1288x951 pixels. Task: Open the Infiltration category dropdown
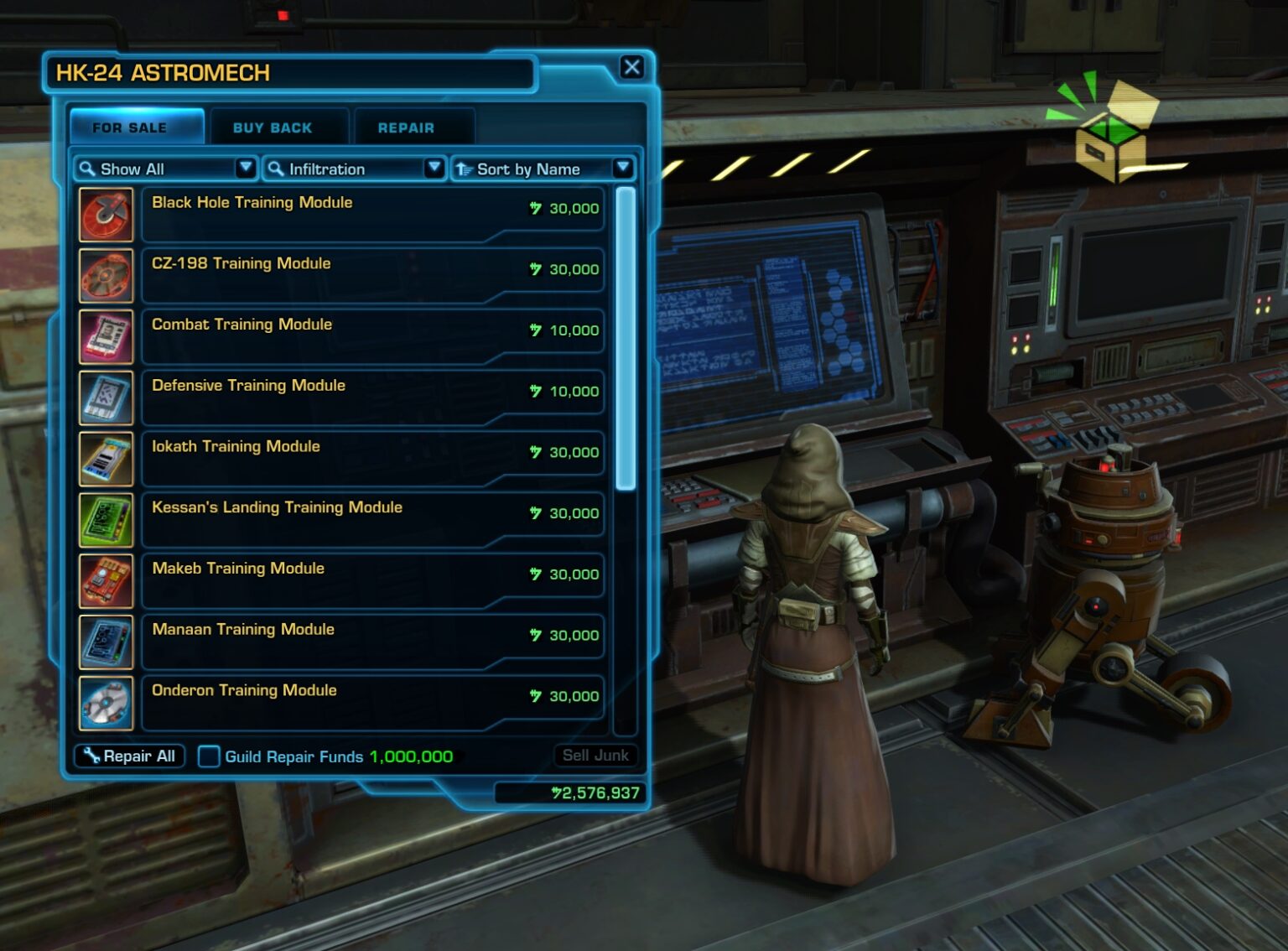(x=435, y=169)
